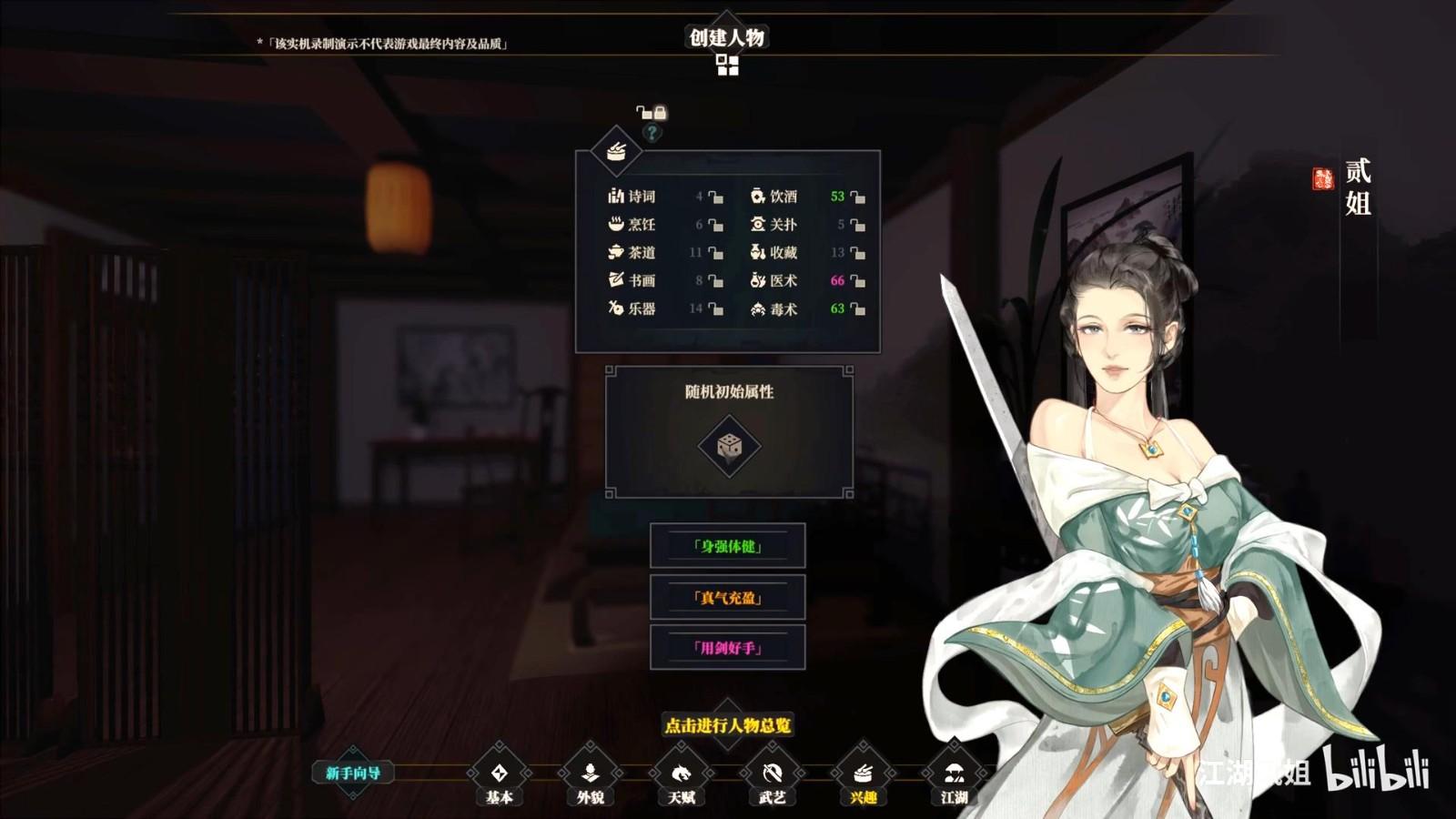Roll the random initial attributes dice

[729, 446]
